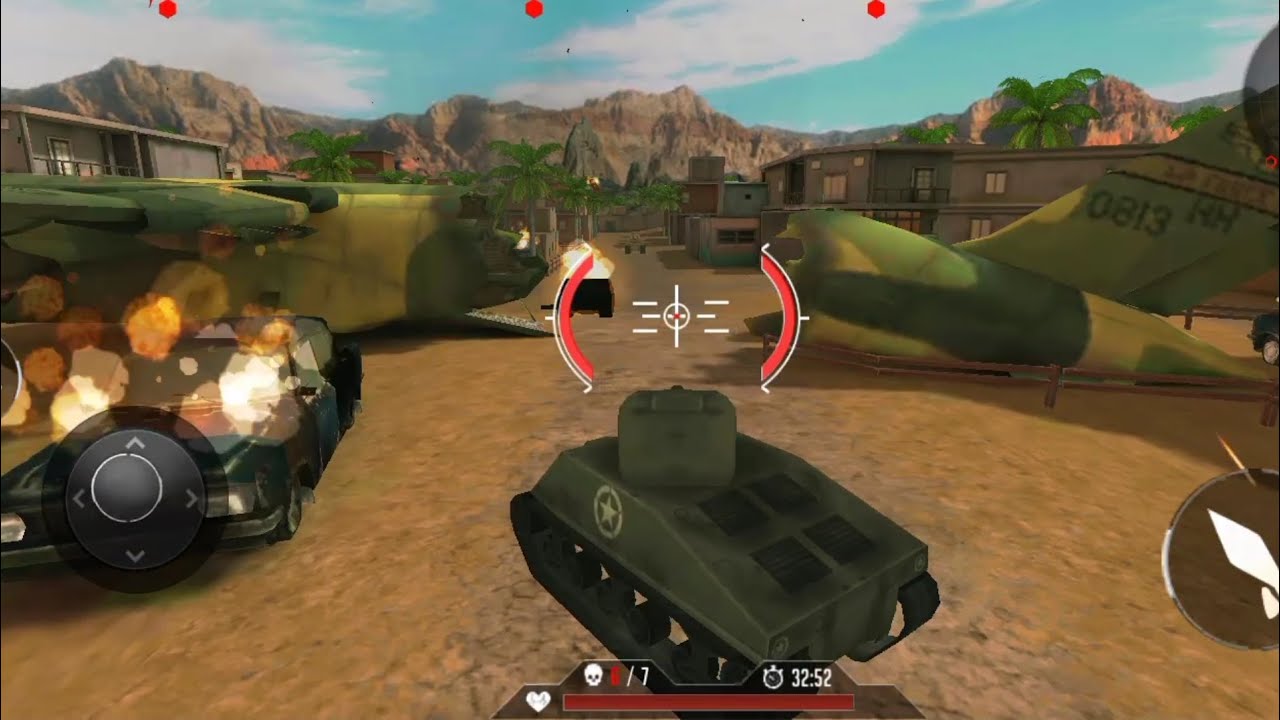Click the center hub of the movement joystick

click(x=130, y=490)
